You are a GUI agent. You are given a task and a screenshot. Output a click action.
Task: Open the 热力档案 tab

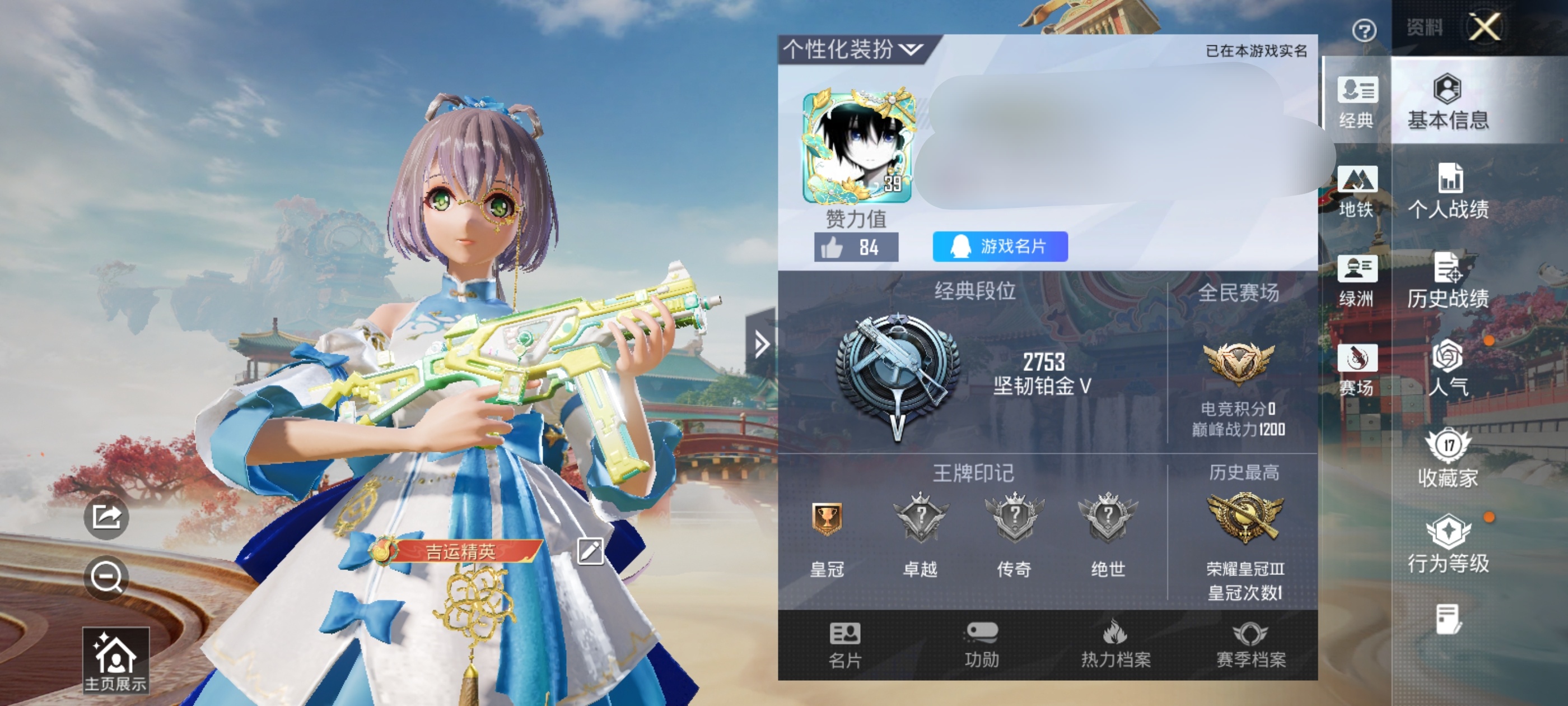point(1115,645)
